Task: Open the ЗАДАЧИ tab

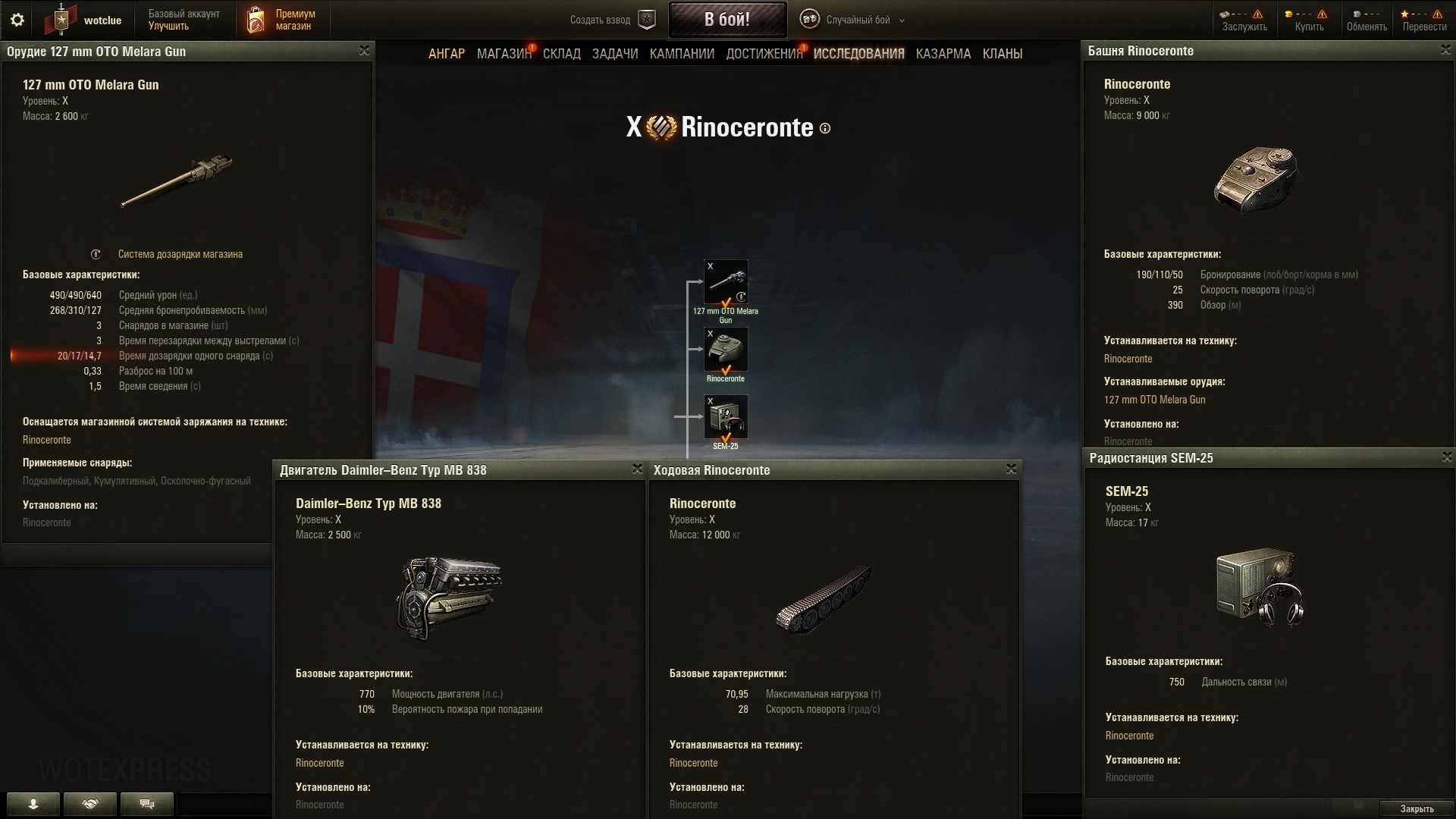Action: tap(615, 54)
